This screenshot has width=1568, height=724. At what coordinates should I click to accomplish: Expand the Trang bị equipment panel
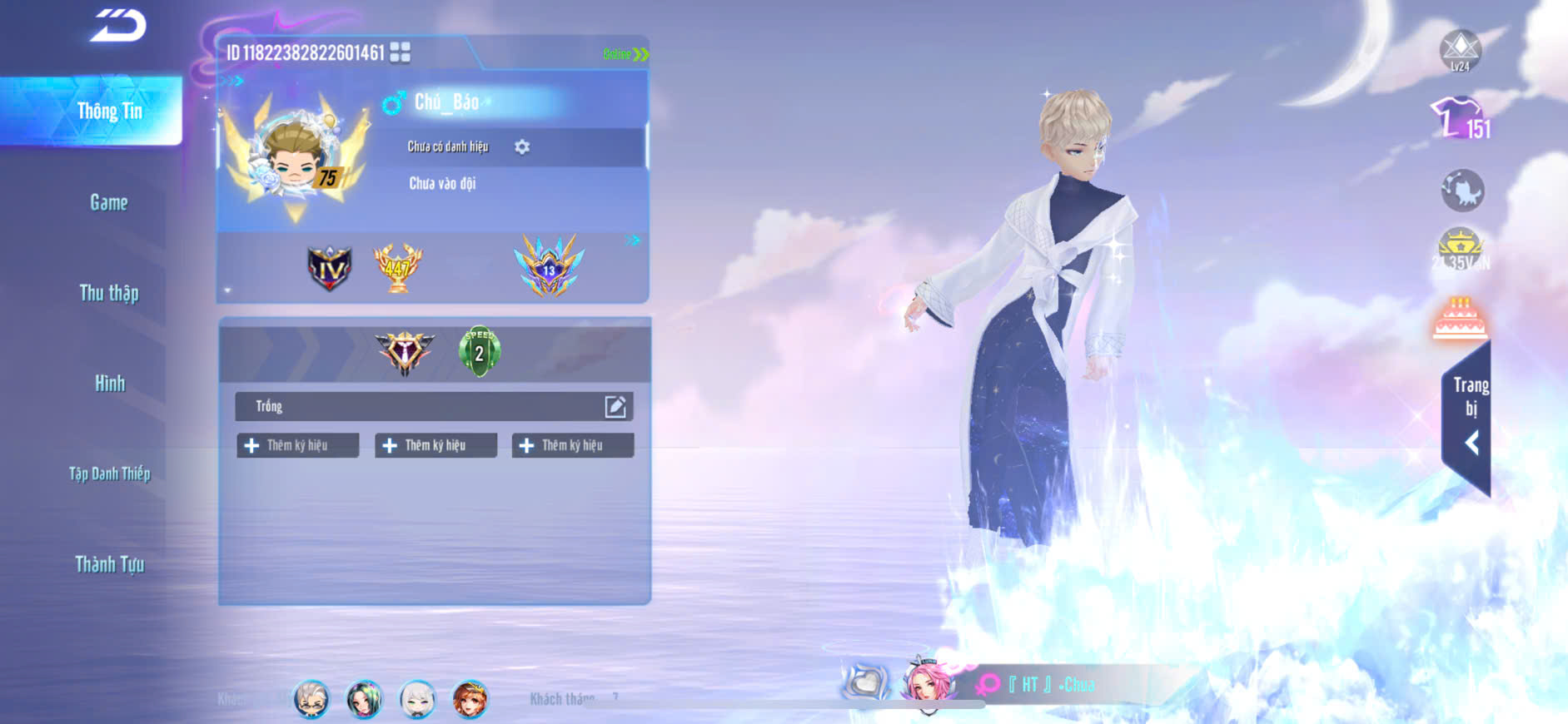pyautogui.click(x=1470, y=416)
